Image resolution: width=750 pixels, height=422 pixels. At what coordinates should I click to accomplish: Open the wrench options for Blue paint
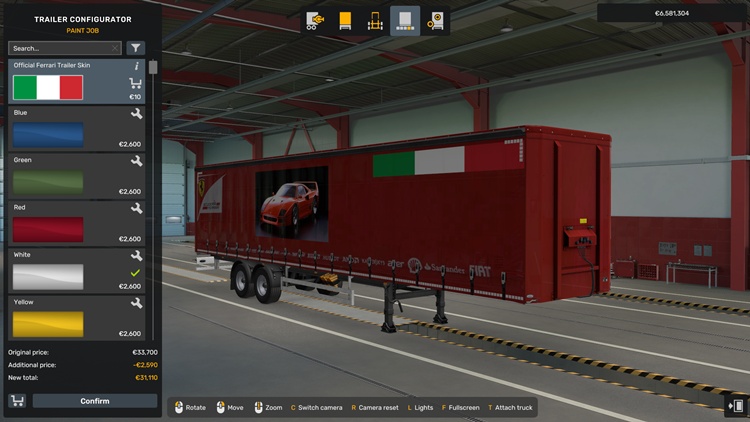point(137,114)
